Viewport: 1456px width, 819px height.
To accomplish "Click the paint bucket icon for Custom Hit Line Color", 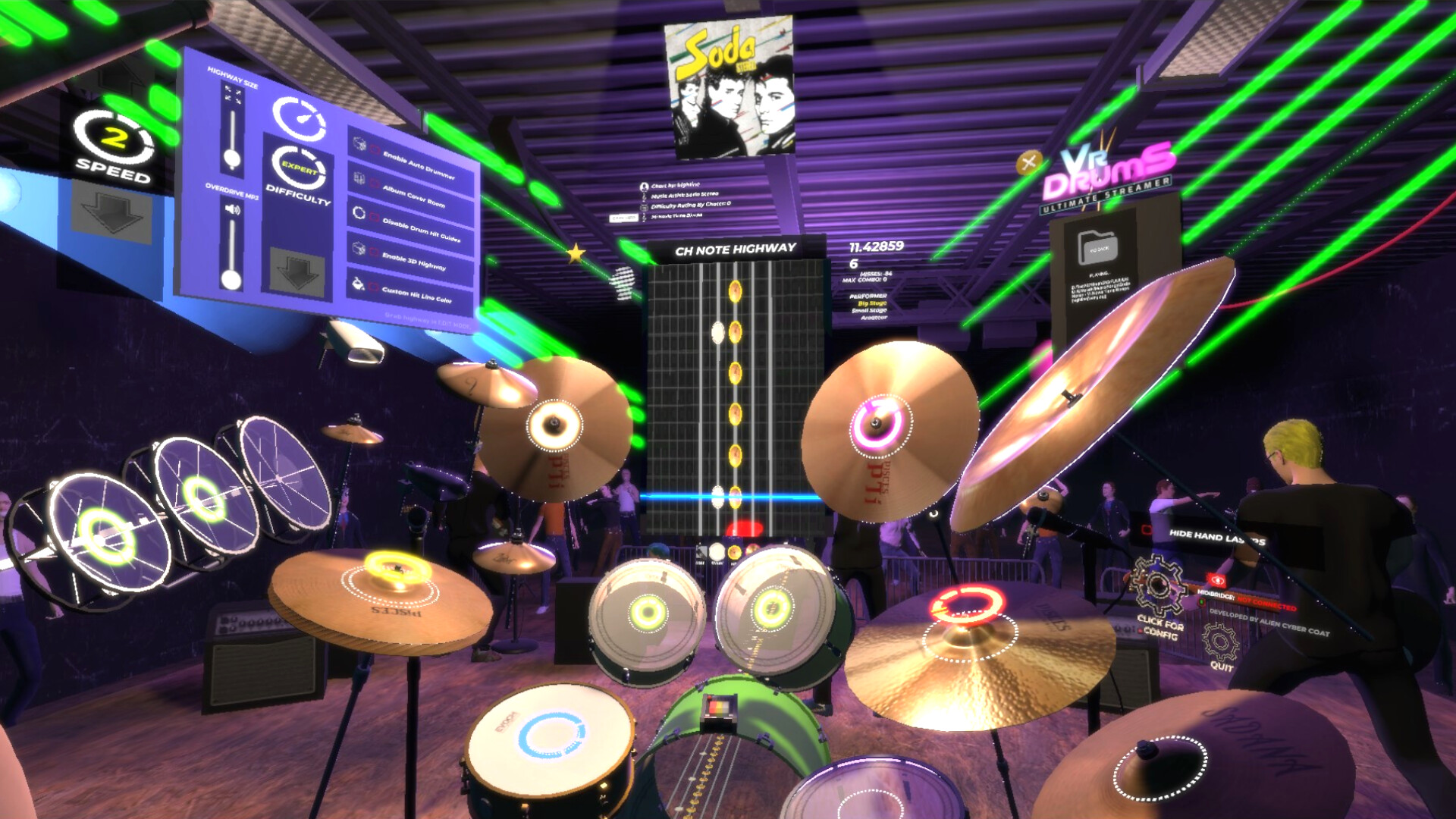I will (x=358, y=281).
